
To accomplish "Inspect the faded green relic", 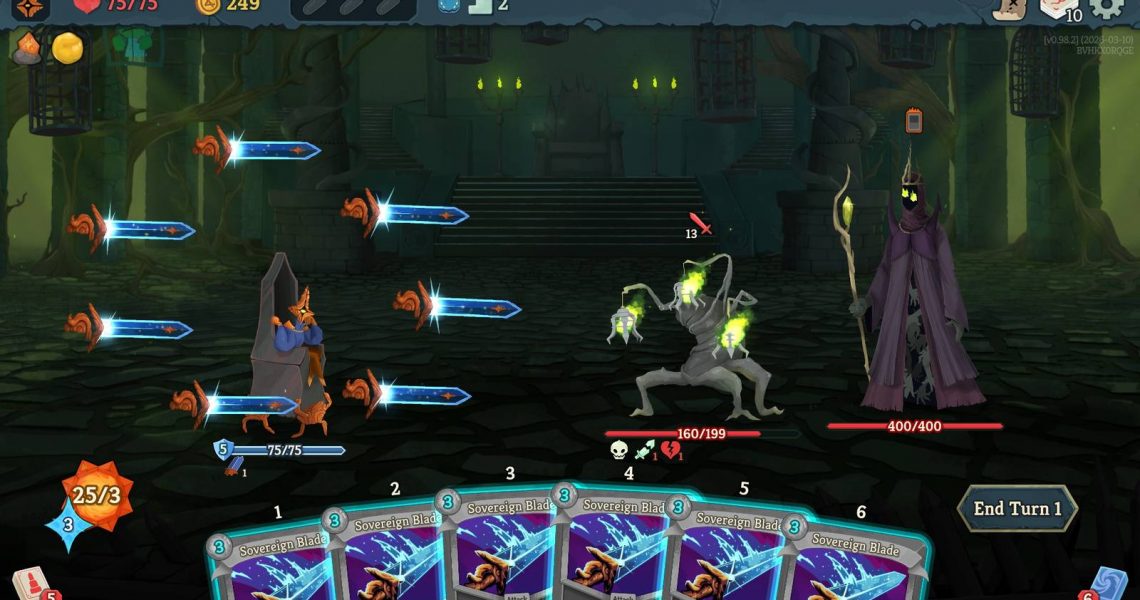I will pos(131,46).
